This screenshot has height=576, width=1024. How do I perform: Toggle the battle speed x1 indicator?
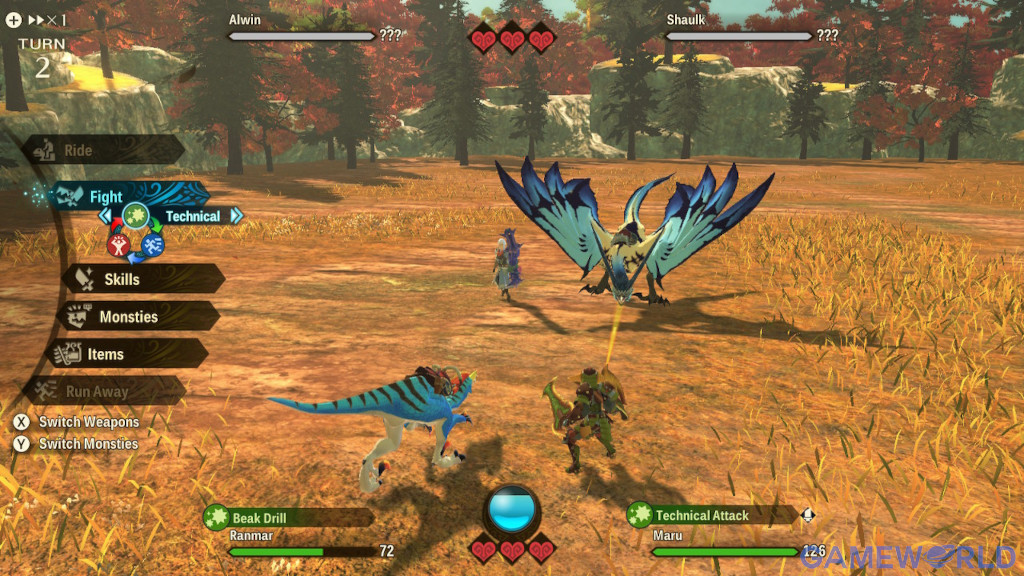tap(48, 19)
